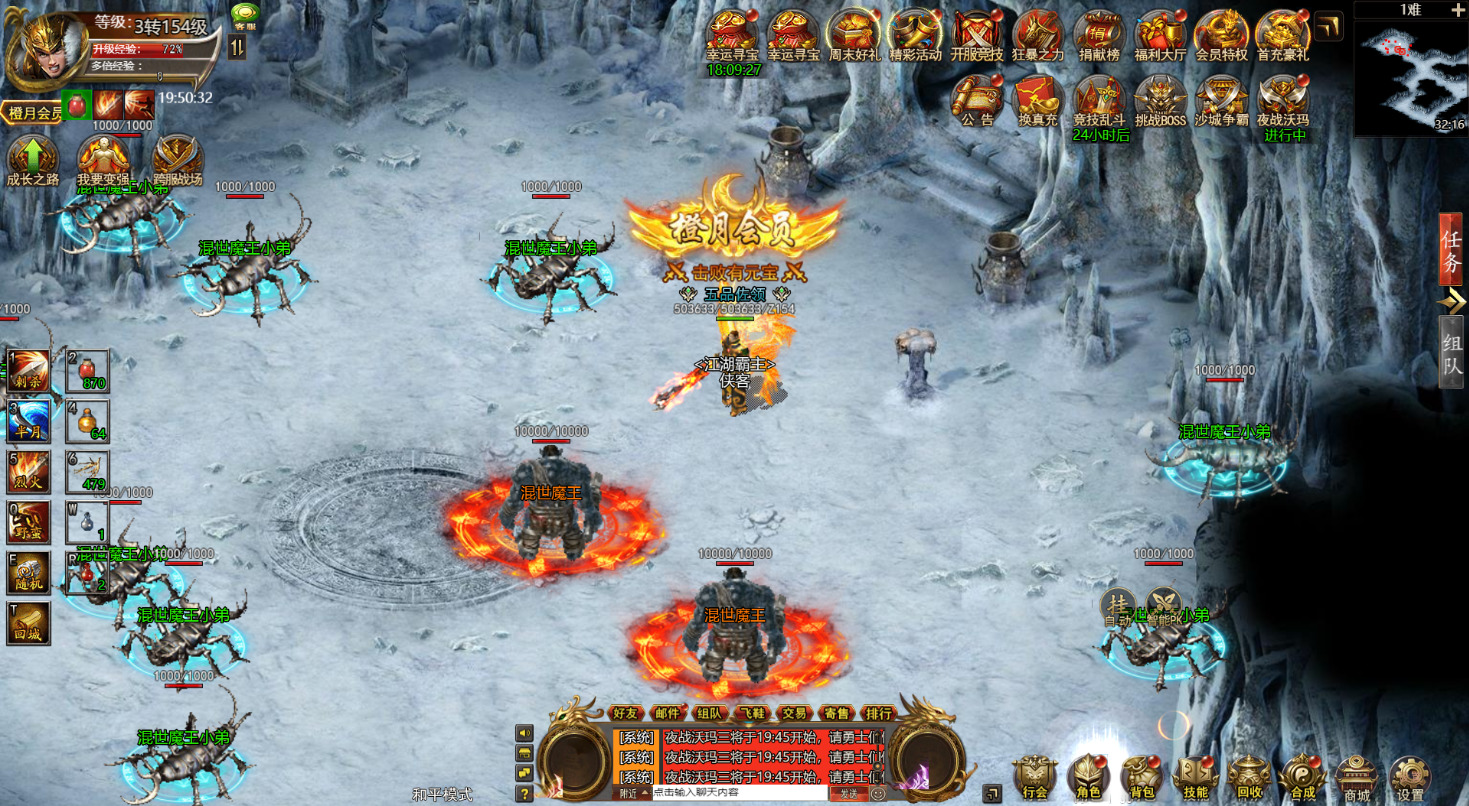
Task: Open the 行会 guild panel
Action: coord(1033,774)
